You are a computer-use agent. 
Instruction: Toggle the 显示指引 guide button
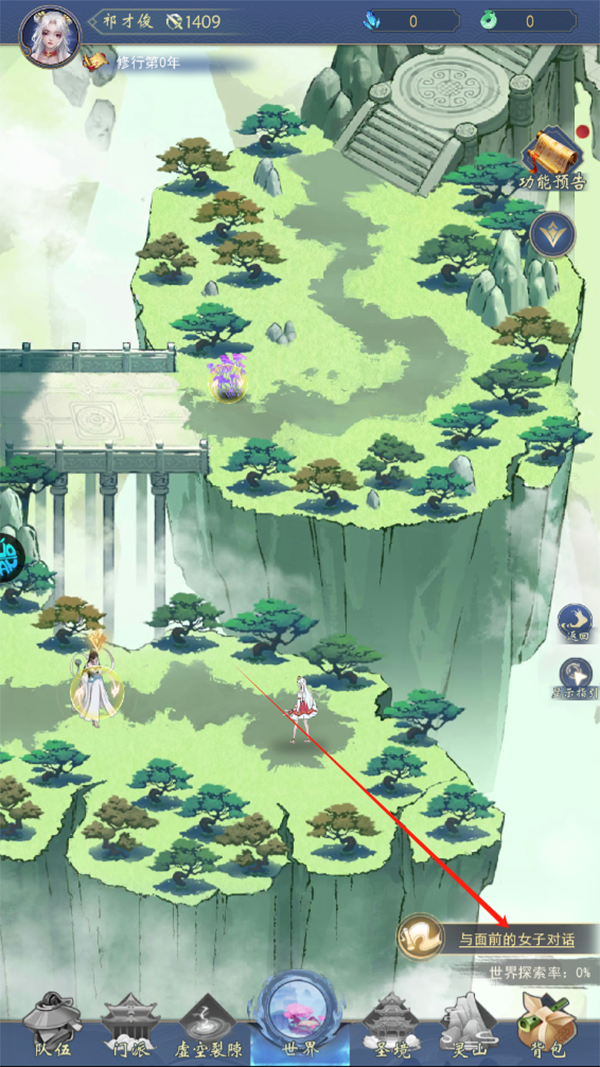coord(575,679)
